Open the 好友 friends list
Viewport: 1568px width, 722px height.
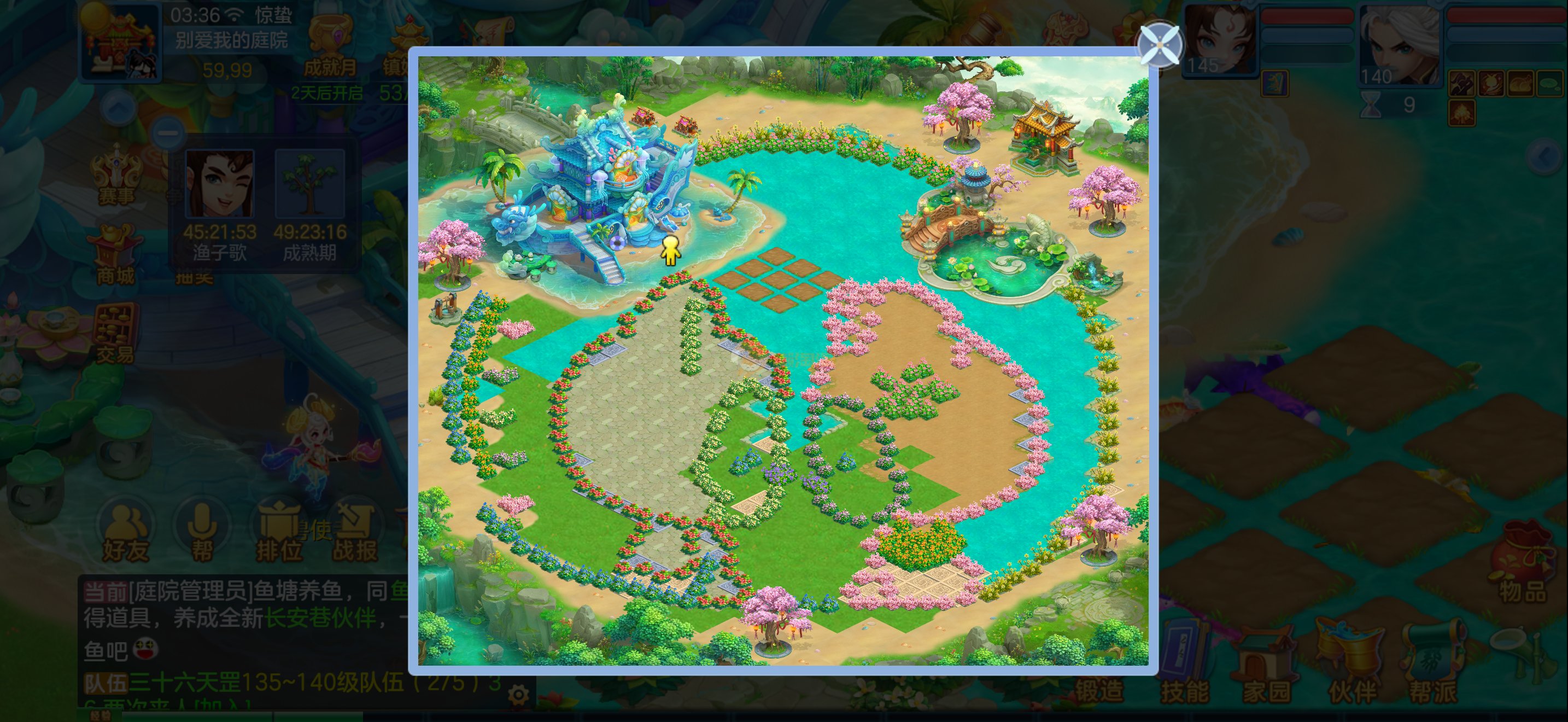[x=126, y=532]
